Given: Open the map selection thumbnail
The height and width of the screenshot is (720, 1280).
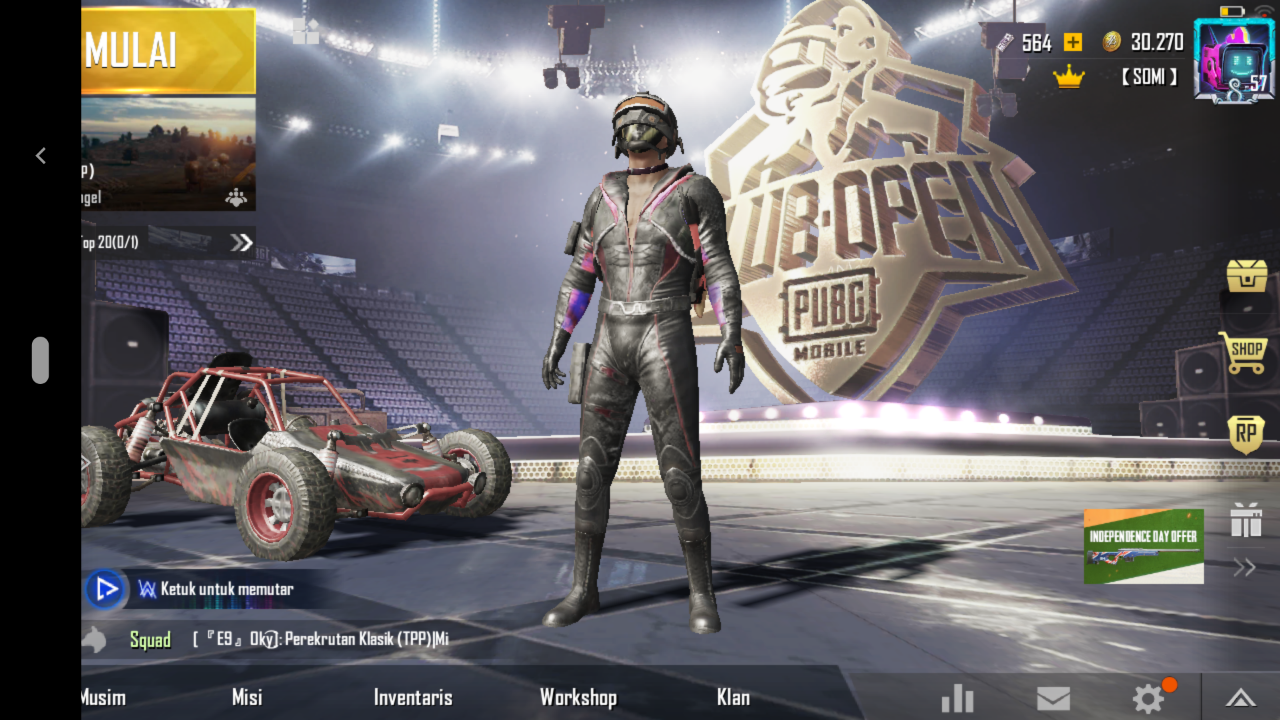Looking at the screenshot, I should (x=168, y=153).
